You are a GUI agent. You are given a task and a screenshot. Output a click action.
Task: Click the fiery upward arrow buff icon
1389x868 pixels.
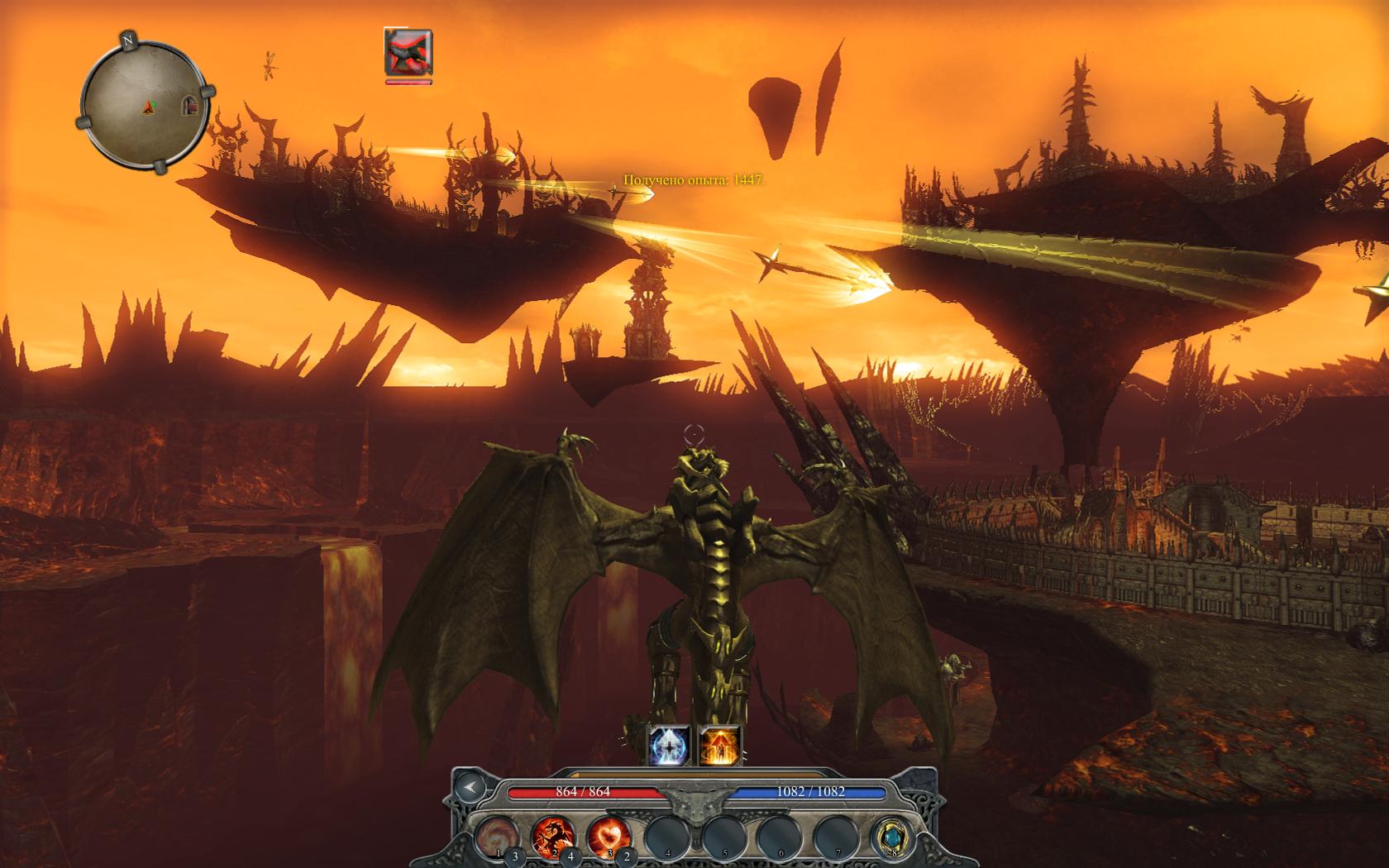point(718,746)
